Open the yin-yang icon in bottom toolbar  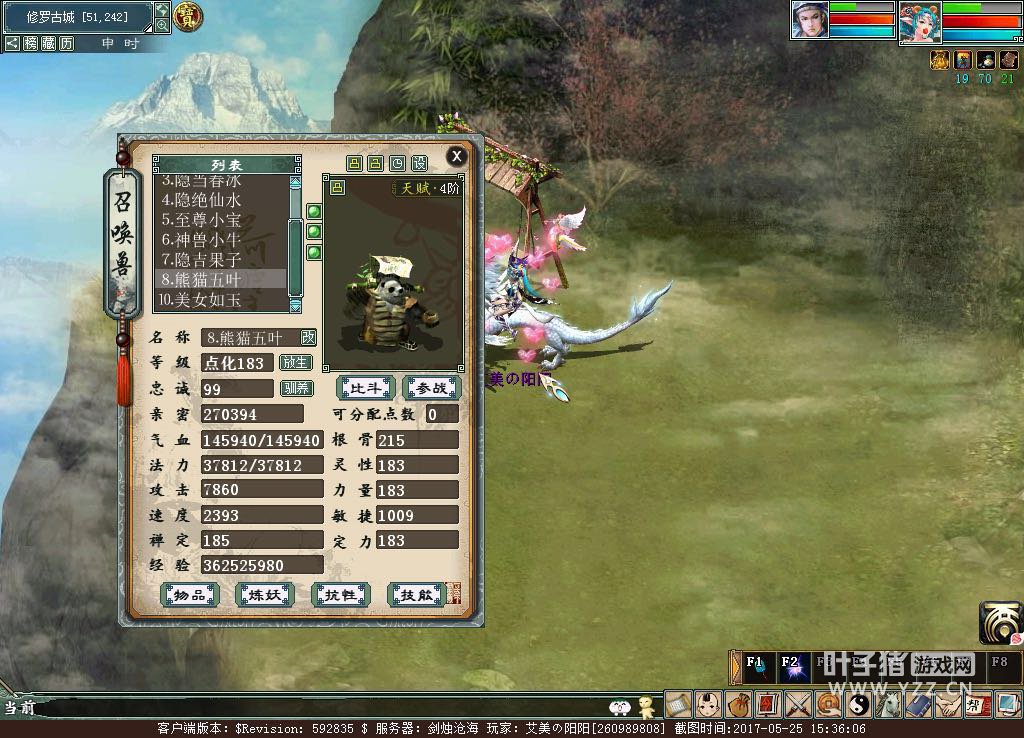click(858, 705)
